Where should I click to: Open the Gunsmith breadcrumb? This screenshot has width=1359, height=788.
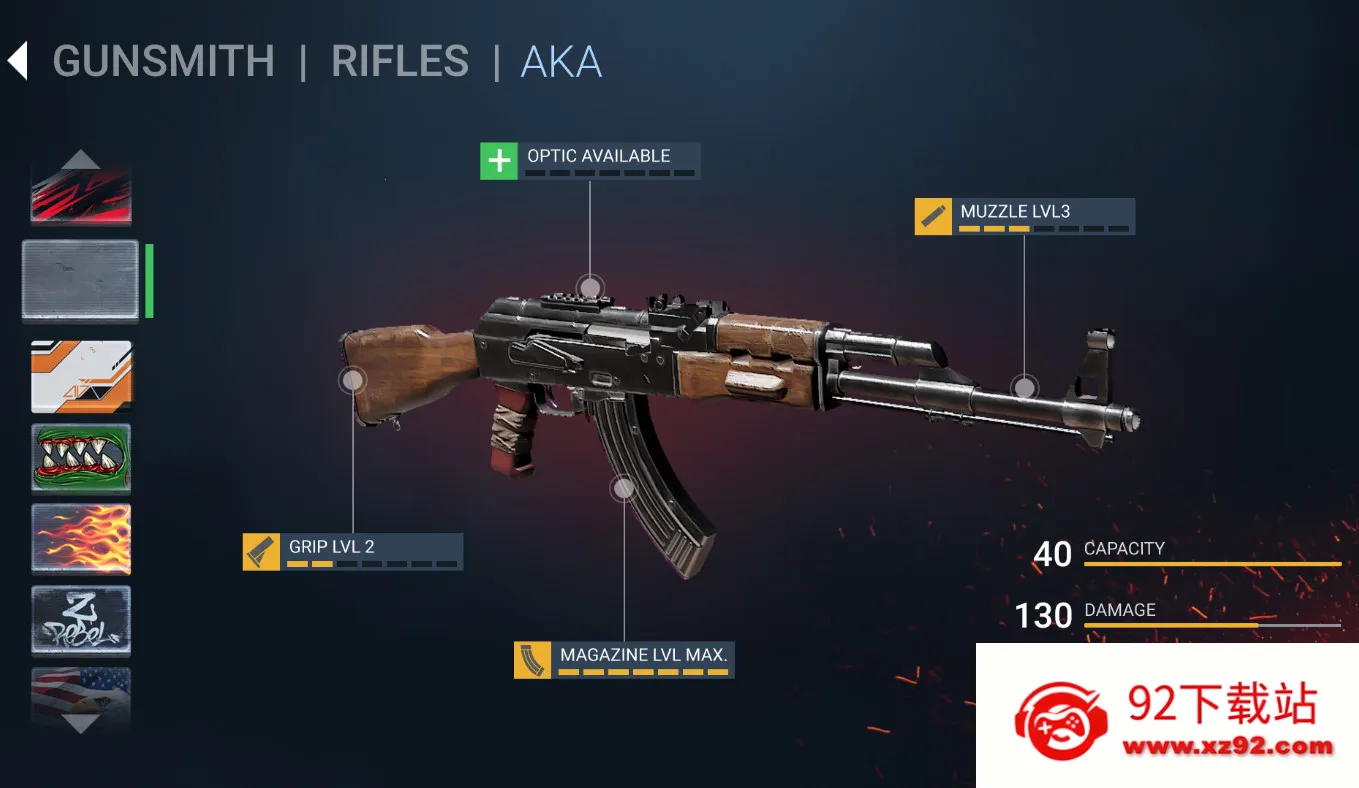click(x=163, y=62)
